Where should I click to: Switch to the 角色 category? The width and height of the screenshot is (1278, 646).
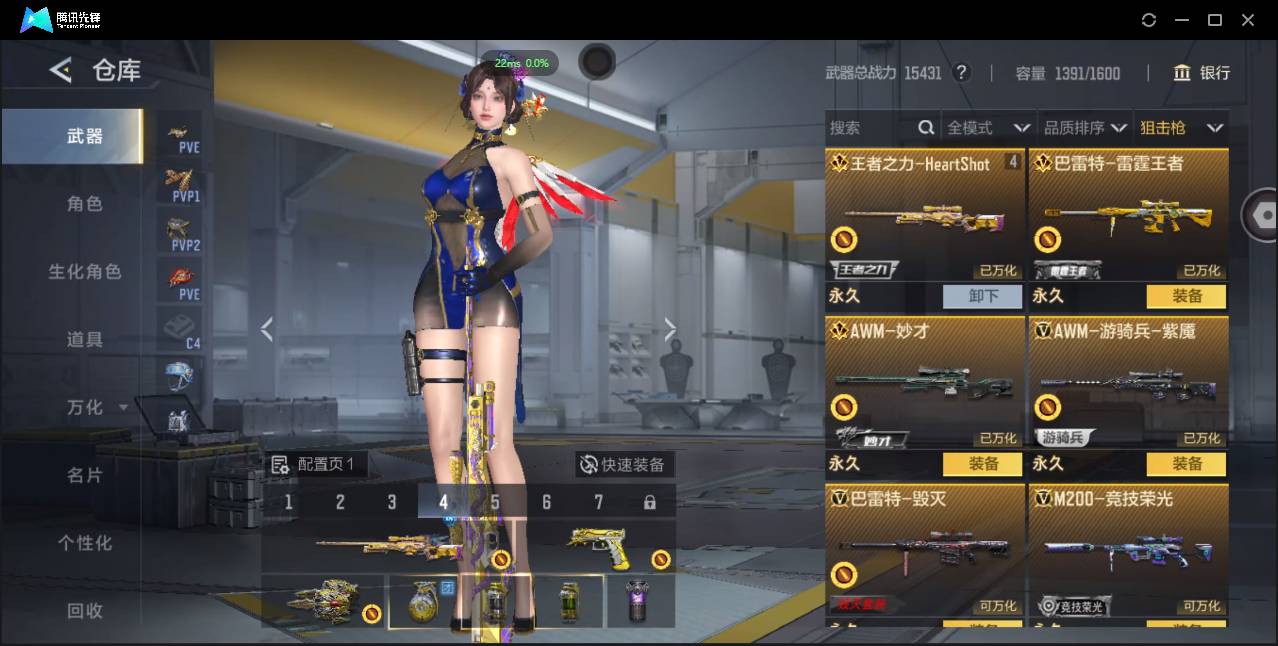(x=85, y=204)
